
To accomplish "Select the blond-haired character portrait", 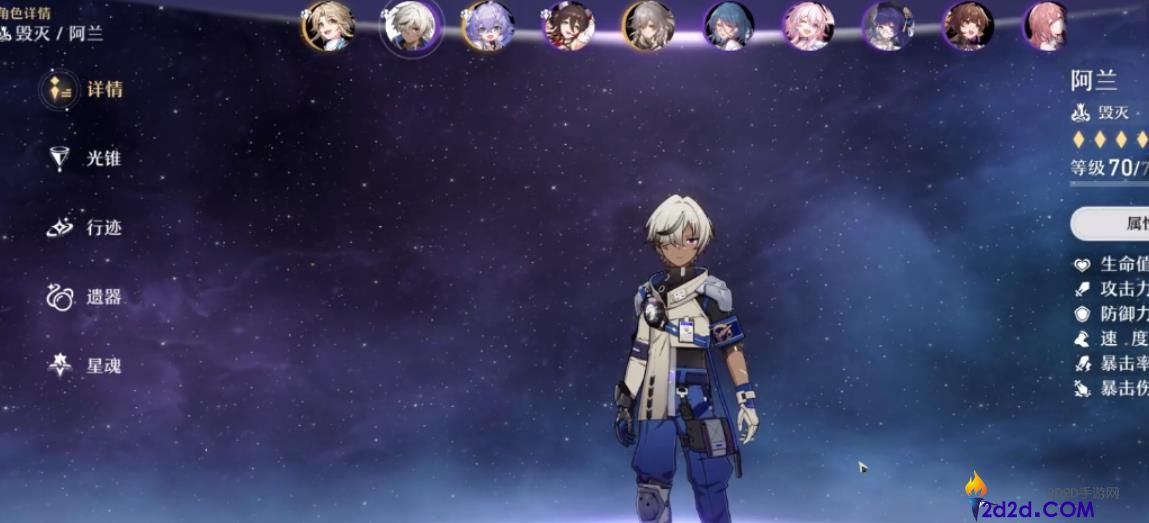I will [x=328, y=26].
